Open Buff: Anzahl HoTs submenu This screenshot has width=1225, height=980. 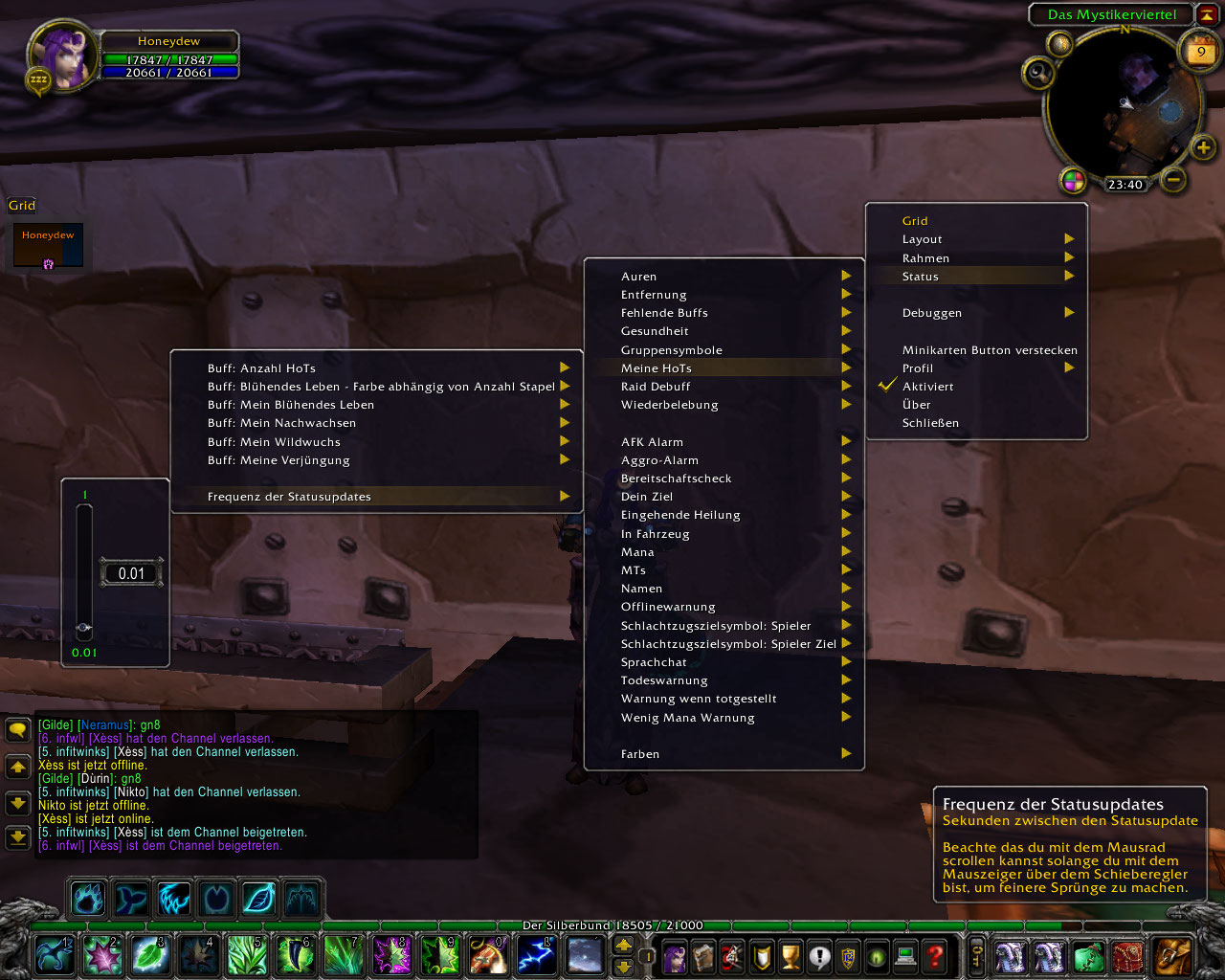pos(261,368)
